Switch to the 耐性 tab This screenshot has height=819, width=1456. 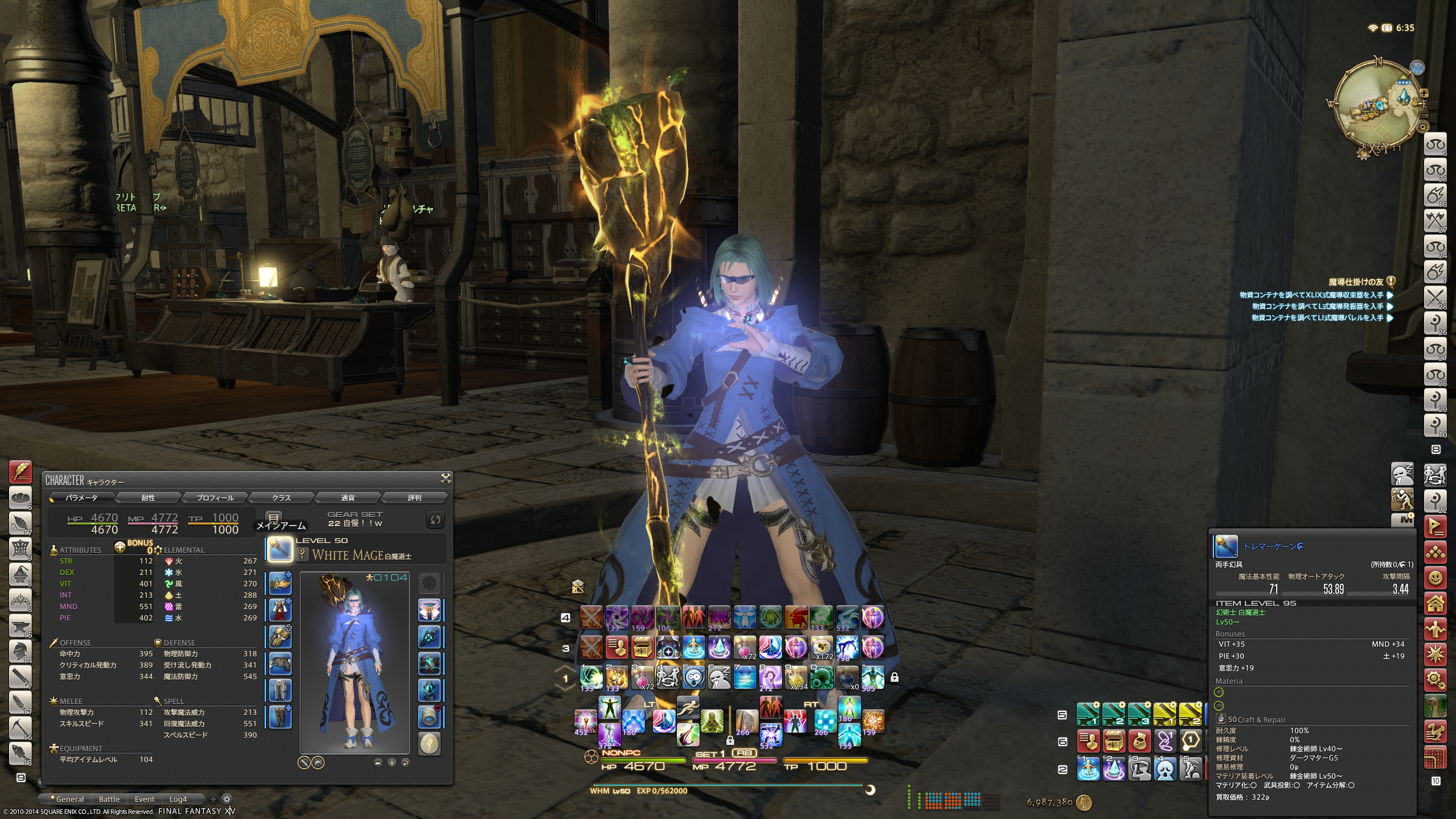coord(148,498)
